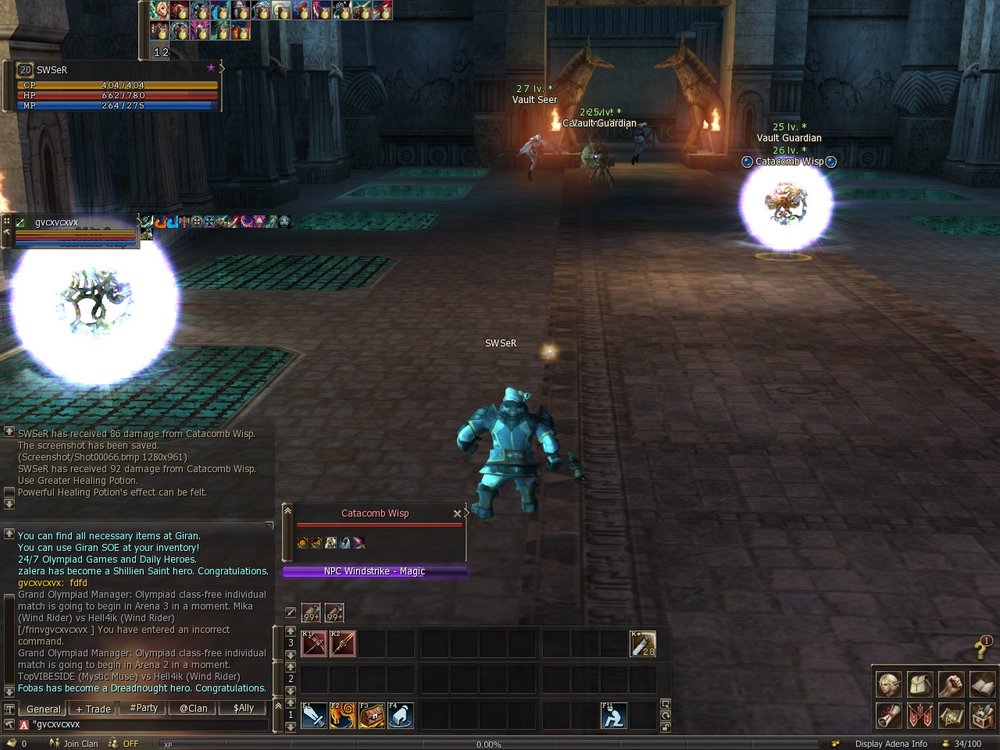Screen dimensions: 1000x750
Task: Close the Catacomb Wisp target window
Action: click(457, 513)
